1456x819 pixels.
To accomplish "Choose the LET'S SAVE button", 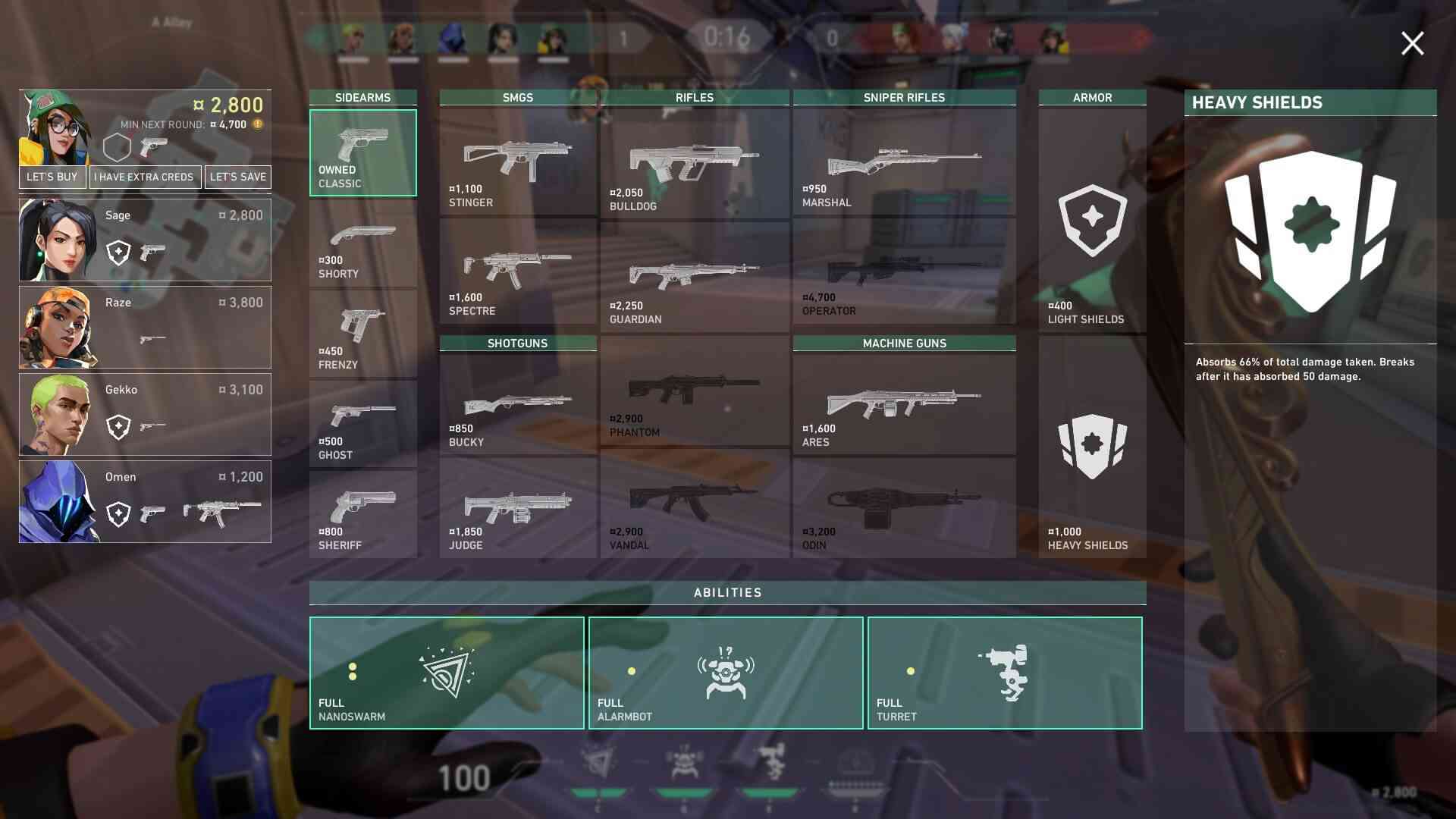I will pyautogui.click(x=238, y=177).
